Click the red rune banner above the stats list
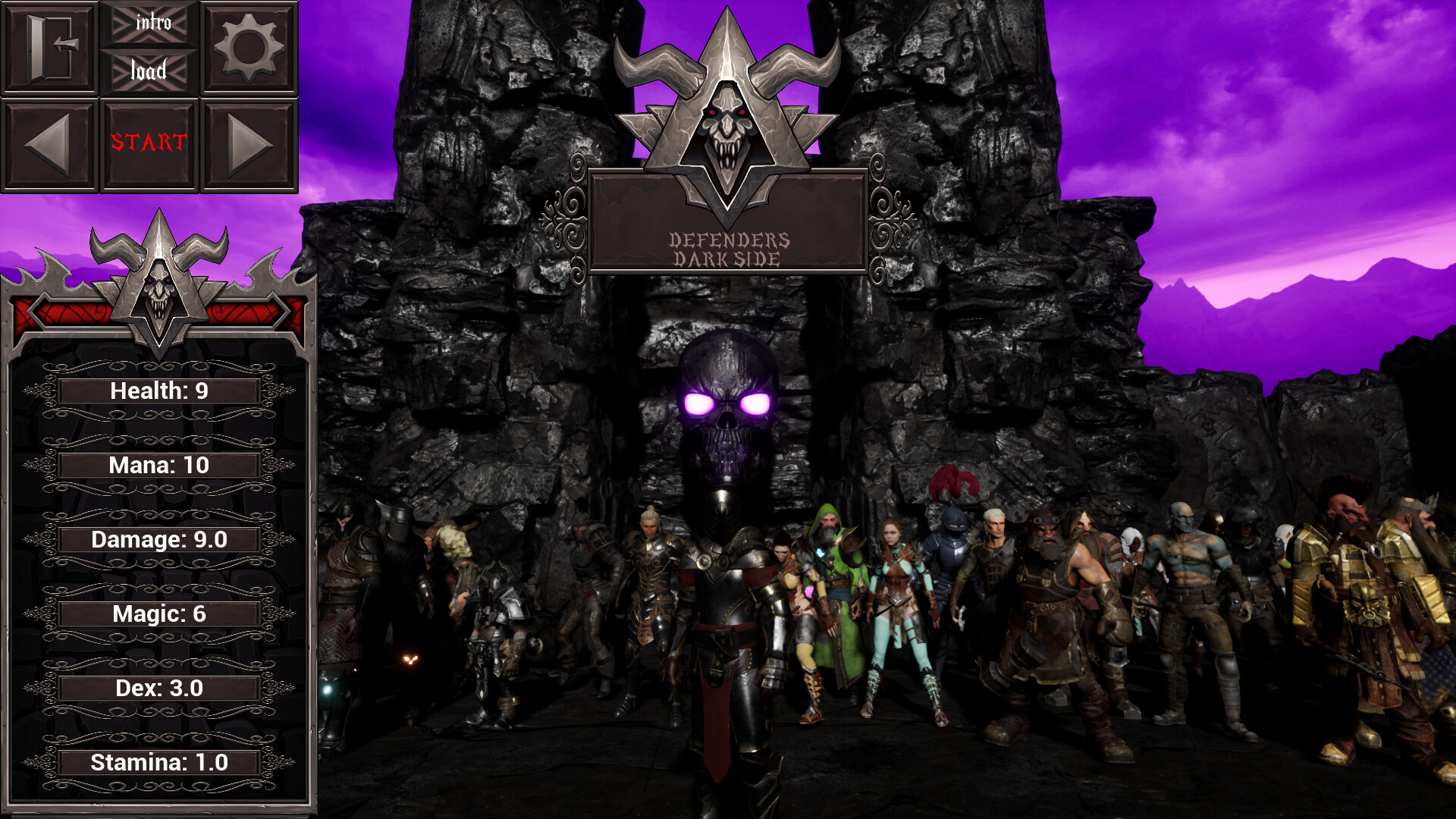The image size is (1456, 819). 68,311
